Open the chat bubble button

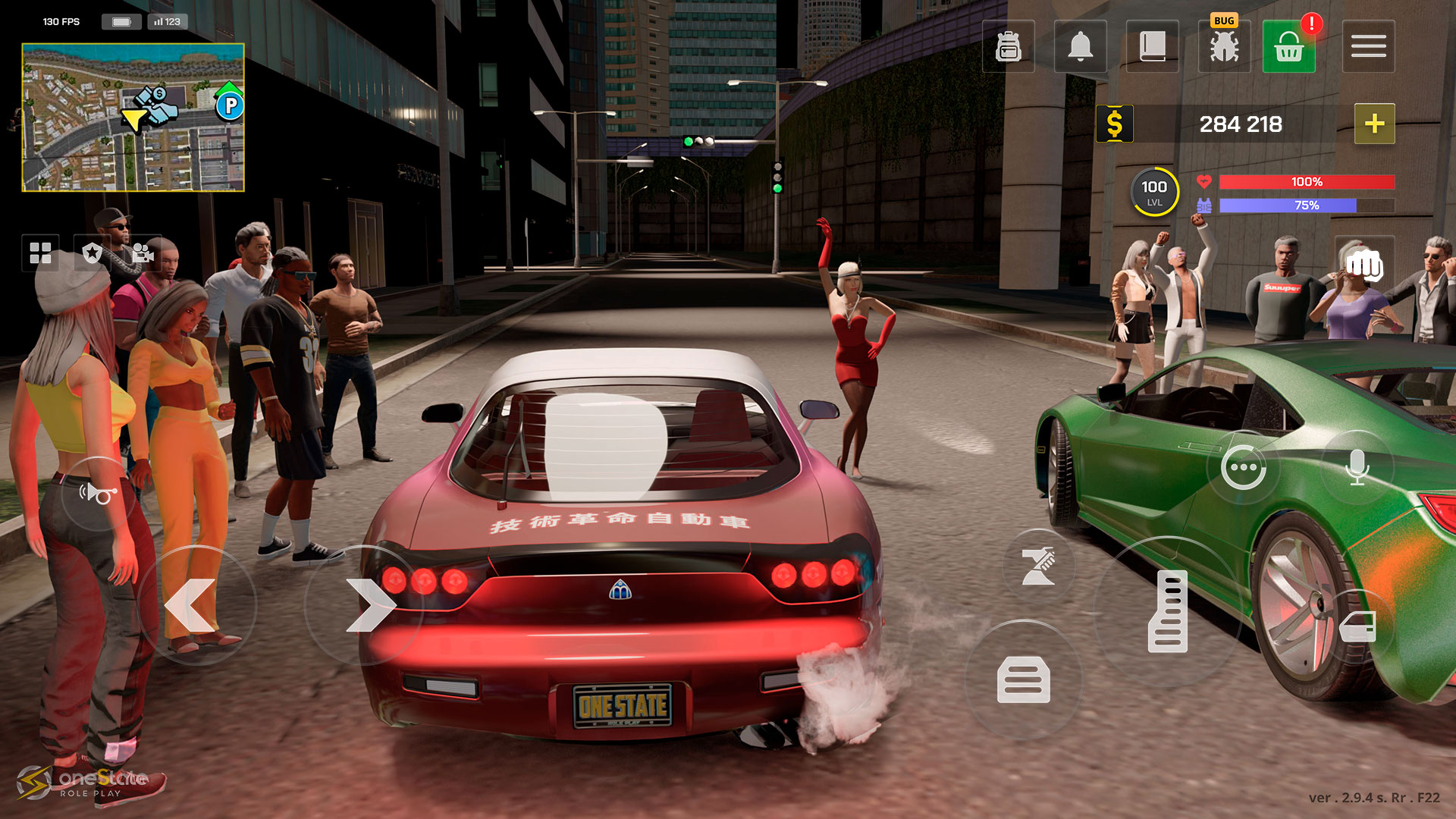1244,468
